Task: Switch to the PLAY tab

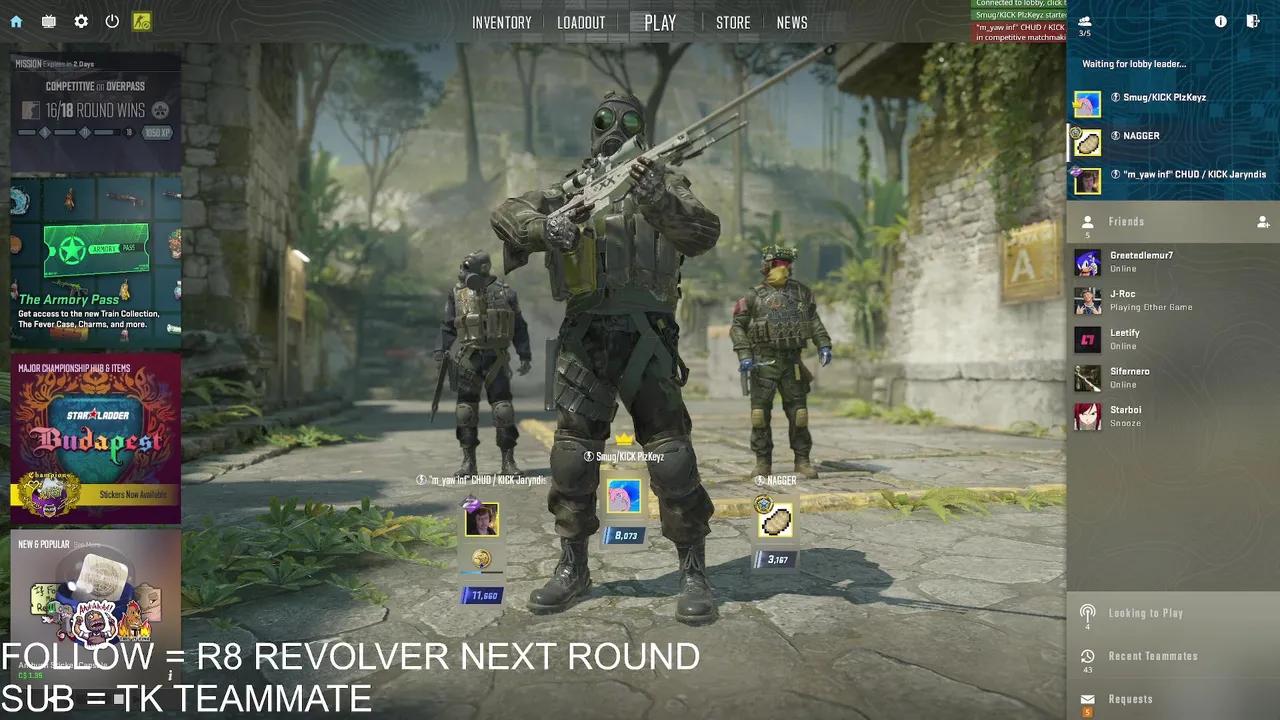Action: click(657, 21)
